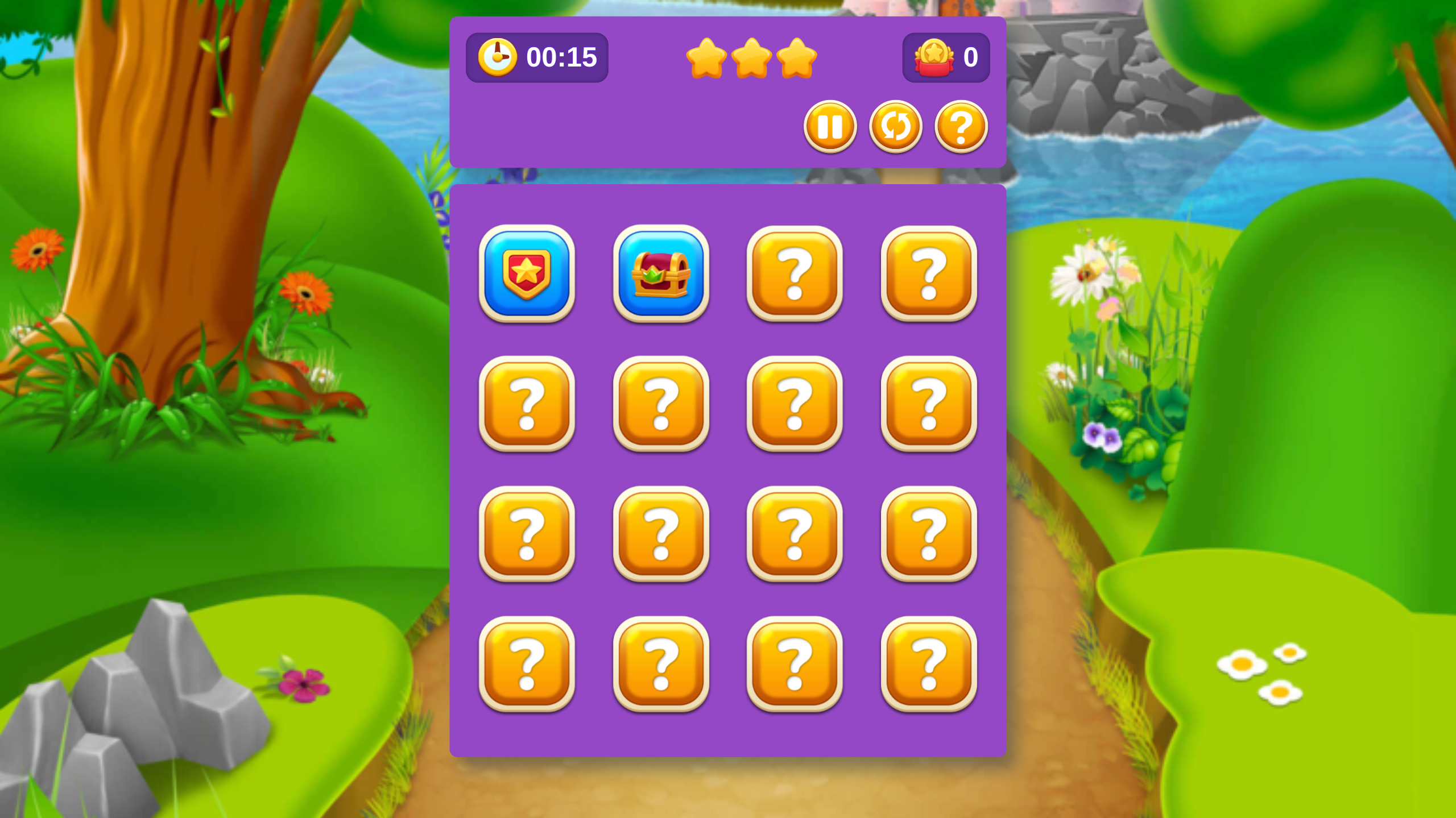1456x818 pixels.
Task: Click the leftmost star rating icon
Action: coord(705,57)
